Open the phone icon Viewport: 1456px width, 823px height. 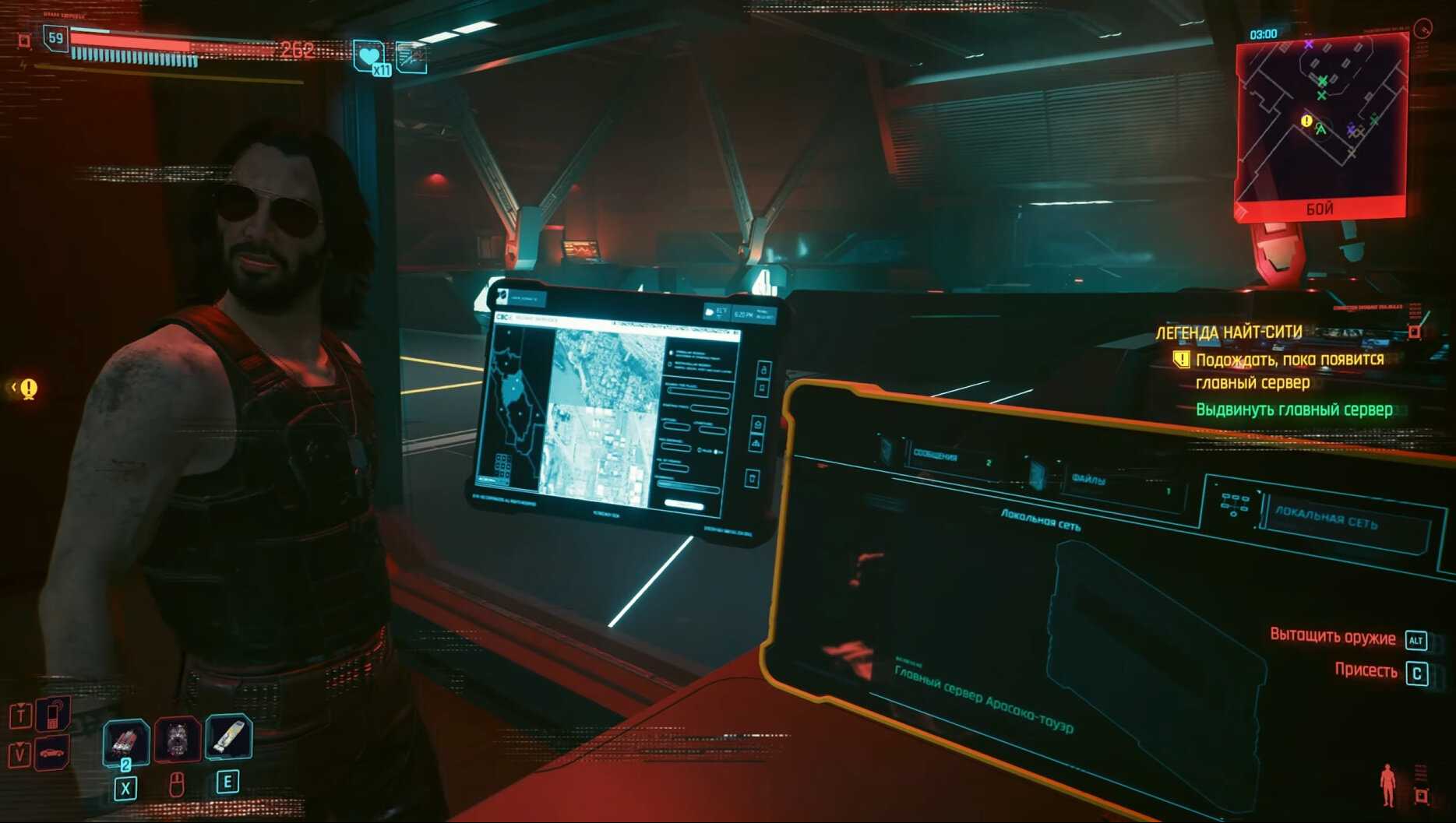[x=53, y=713]
